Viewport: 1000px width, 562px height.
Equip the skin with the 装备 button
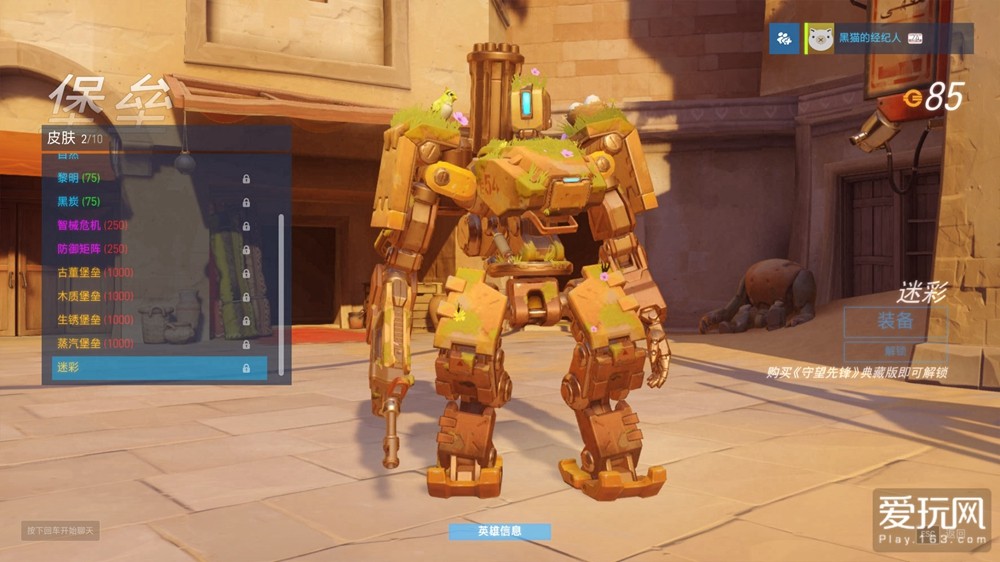(x=895, y=322)
